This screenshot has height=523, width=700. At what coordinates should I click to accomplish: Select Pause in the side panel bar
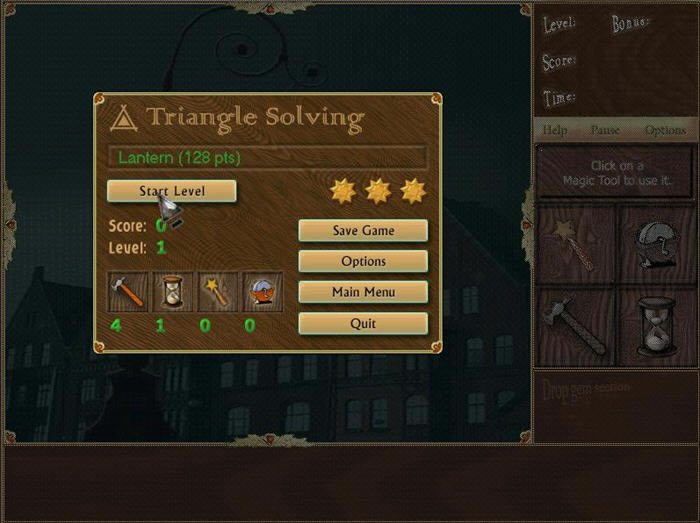tap(606, 130)
